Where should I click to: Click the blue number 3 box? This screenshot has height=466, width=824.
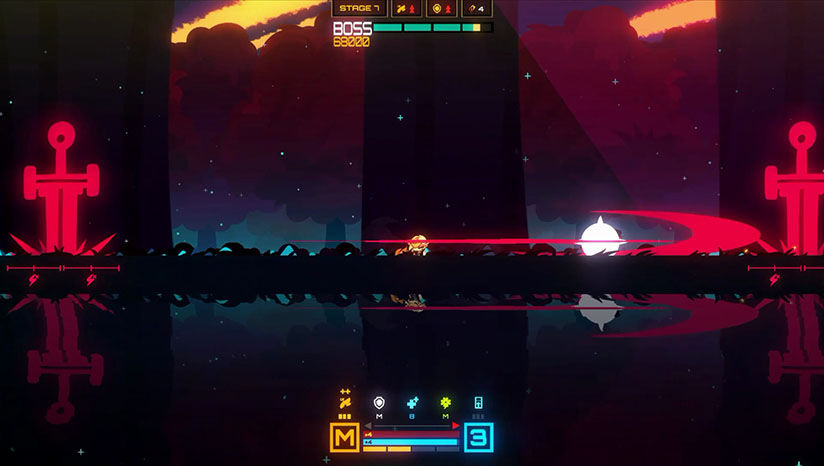(478, 437)
